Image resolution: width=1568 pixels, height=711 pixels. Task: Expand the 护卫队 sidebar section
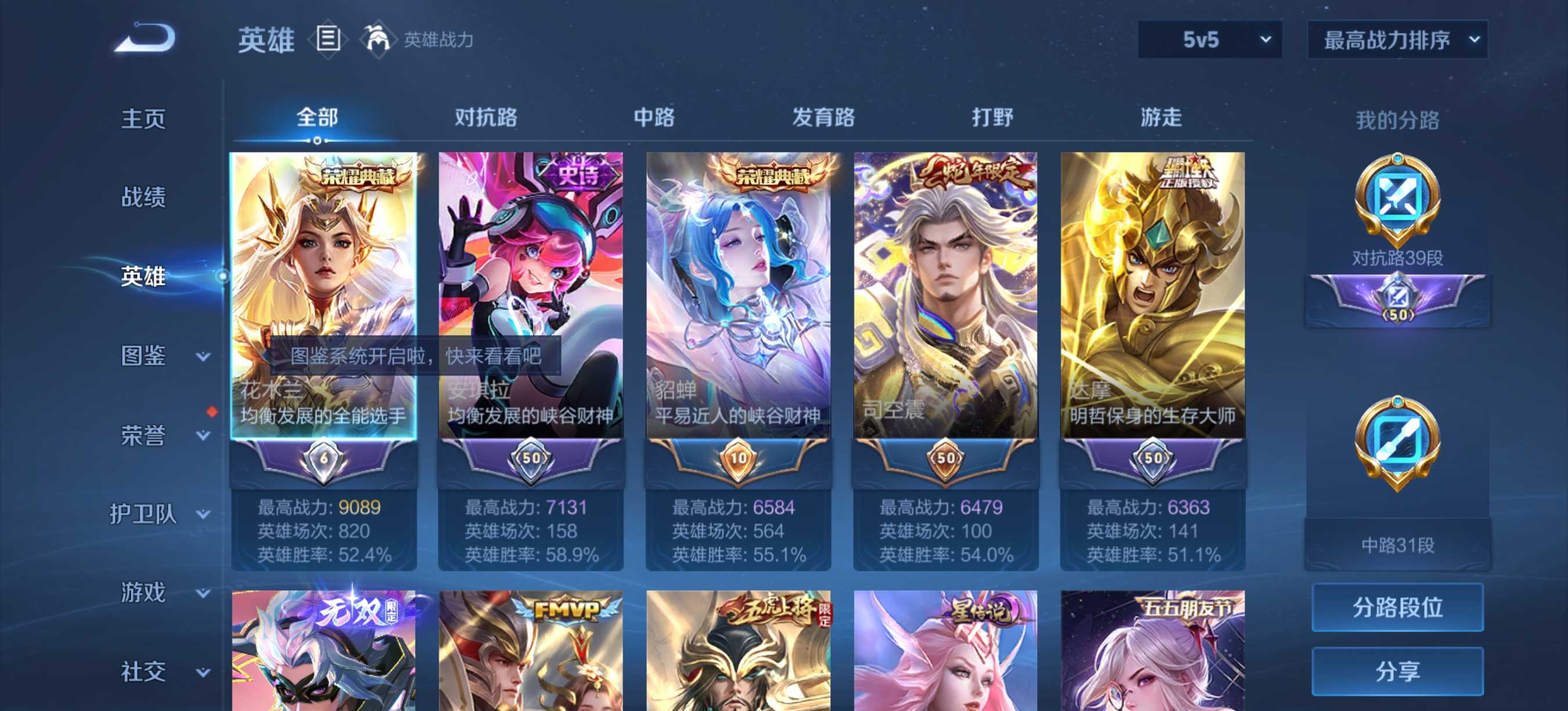(160, 515)
